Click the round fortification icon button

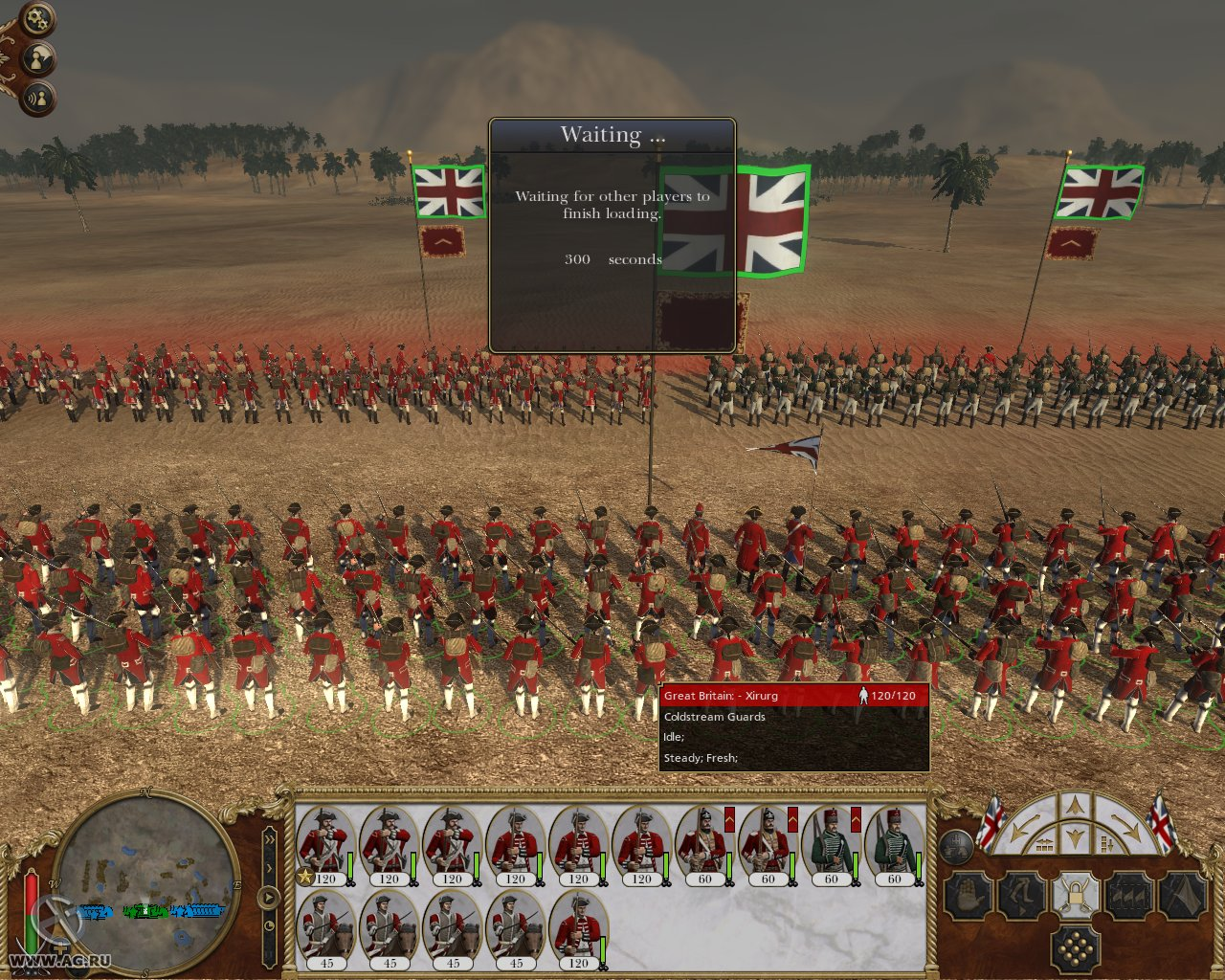point(955,846)
